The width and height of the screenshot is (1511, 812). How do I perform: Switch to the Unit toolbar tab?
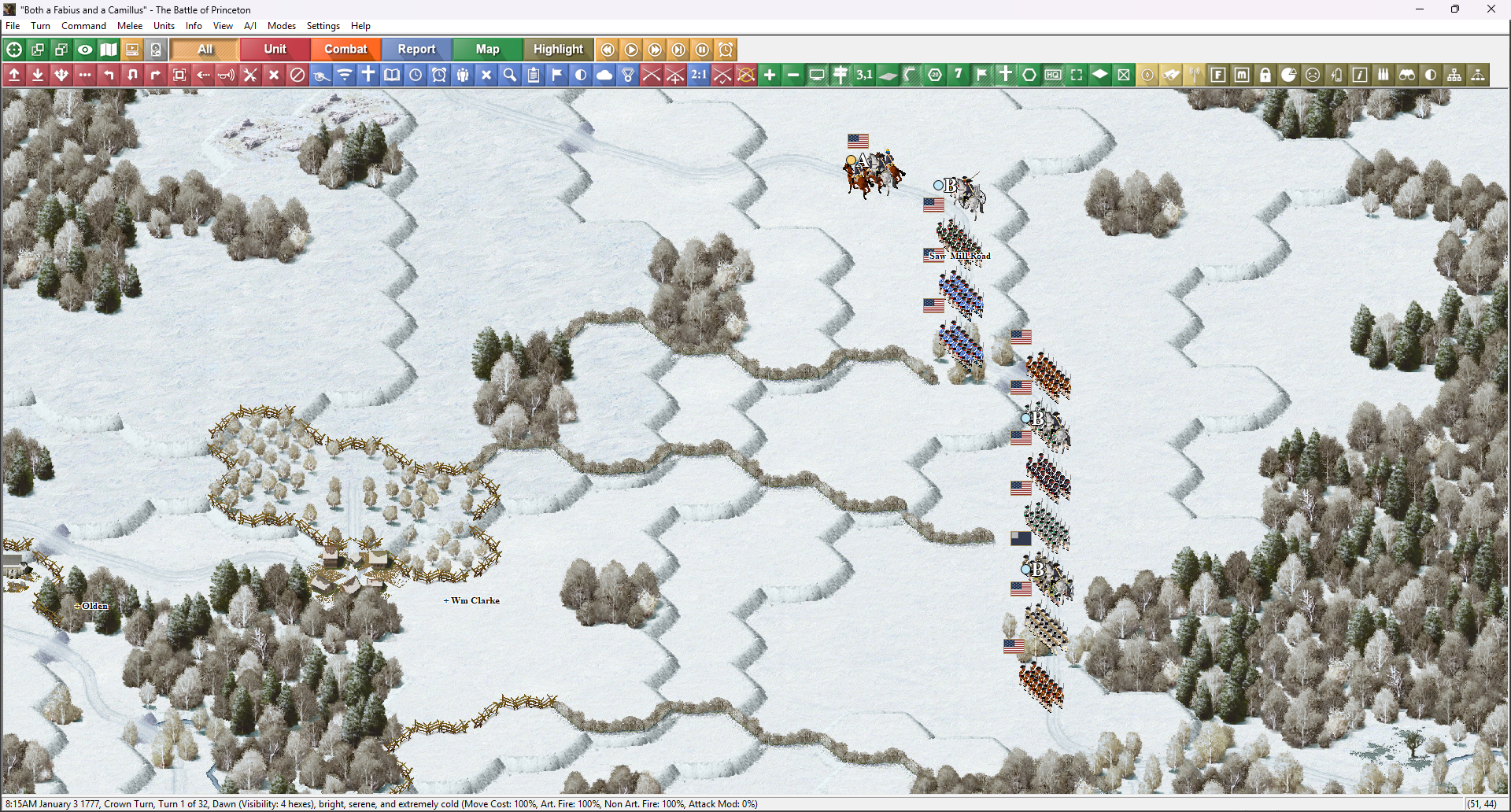[x=275, y=50]
